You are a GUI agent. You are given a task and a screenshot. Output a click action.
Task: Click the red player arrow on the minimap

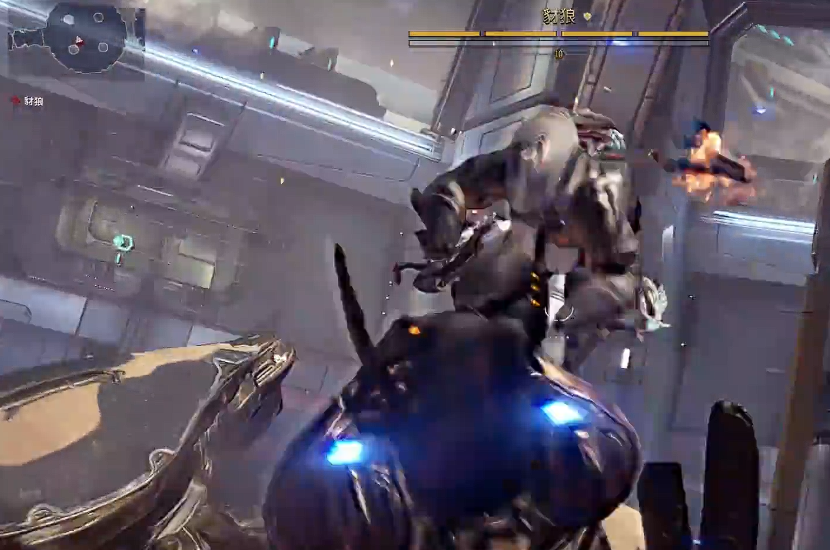point(78,40)
